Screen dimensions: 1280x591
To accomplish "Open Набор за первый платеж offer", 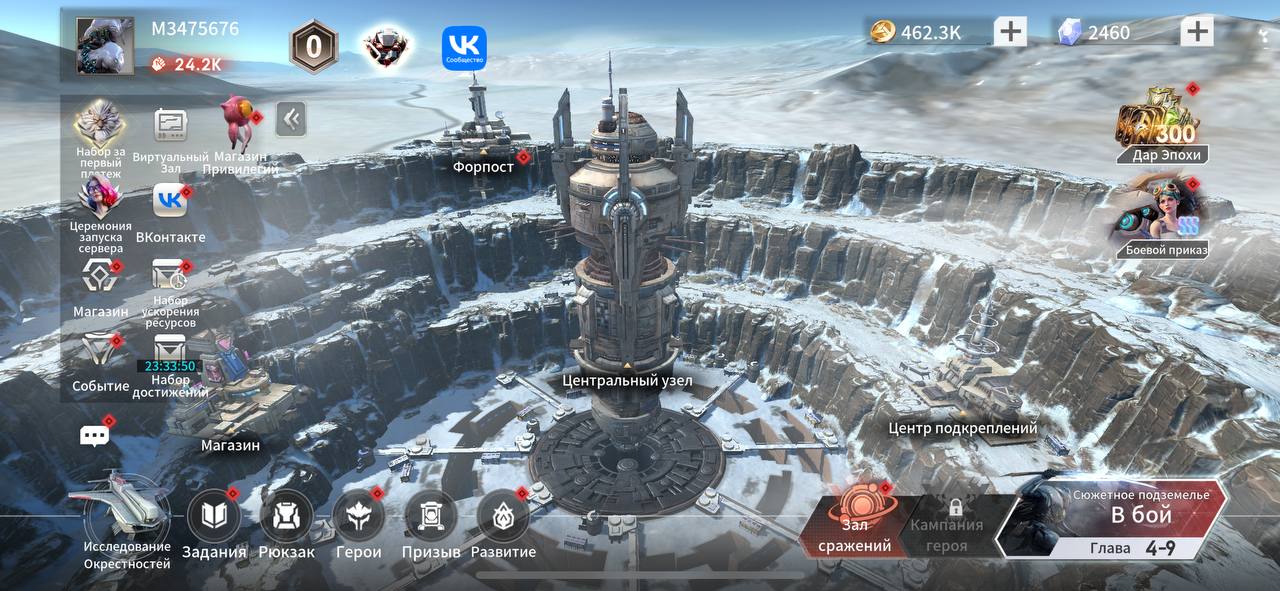I will (99, 126).
